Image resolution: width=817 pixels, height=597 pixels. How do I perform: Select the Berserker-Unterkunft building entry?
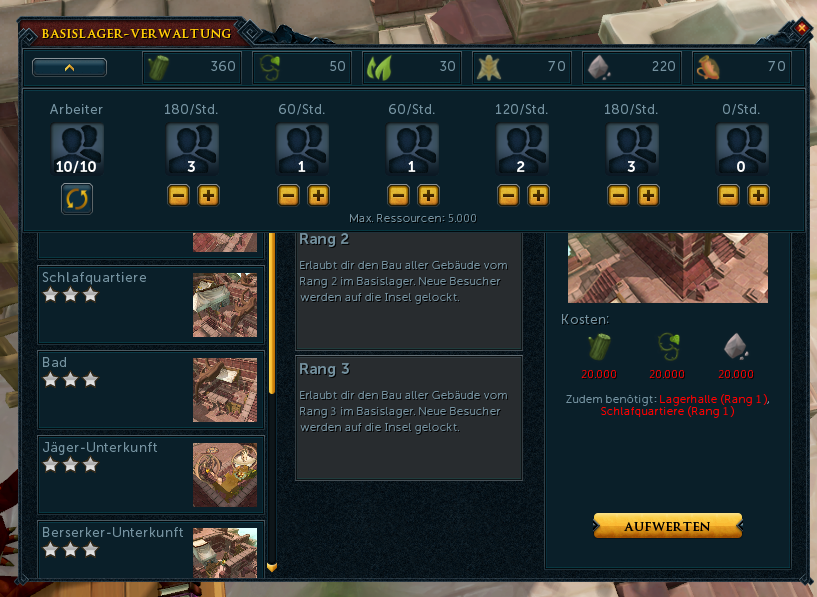(x=151, y=548)
